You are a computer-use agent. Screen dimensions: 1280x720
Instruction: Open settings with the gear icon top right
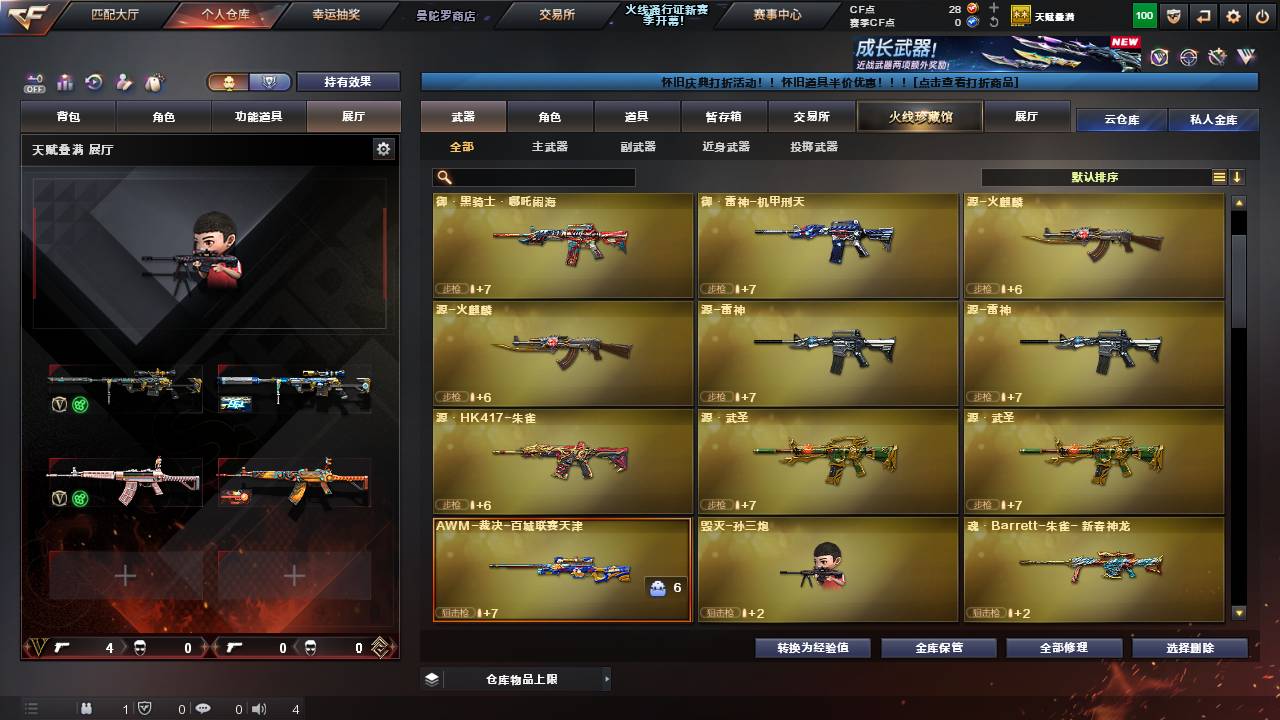pos(1233,16)
